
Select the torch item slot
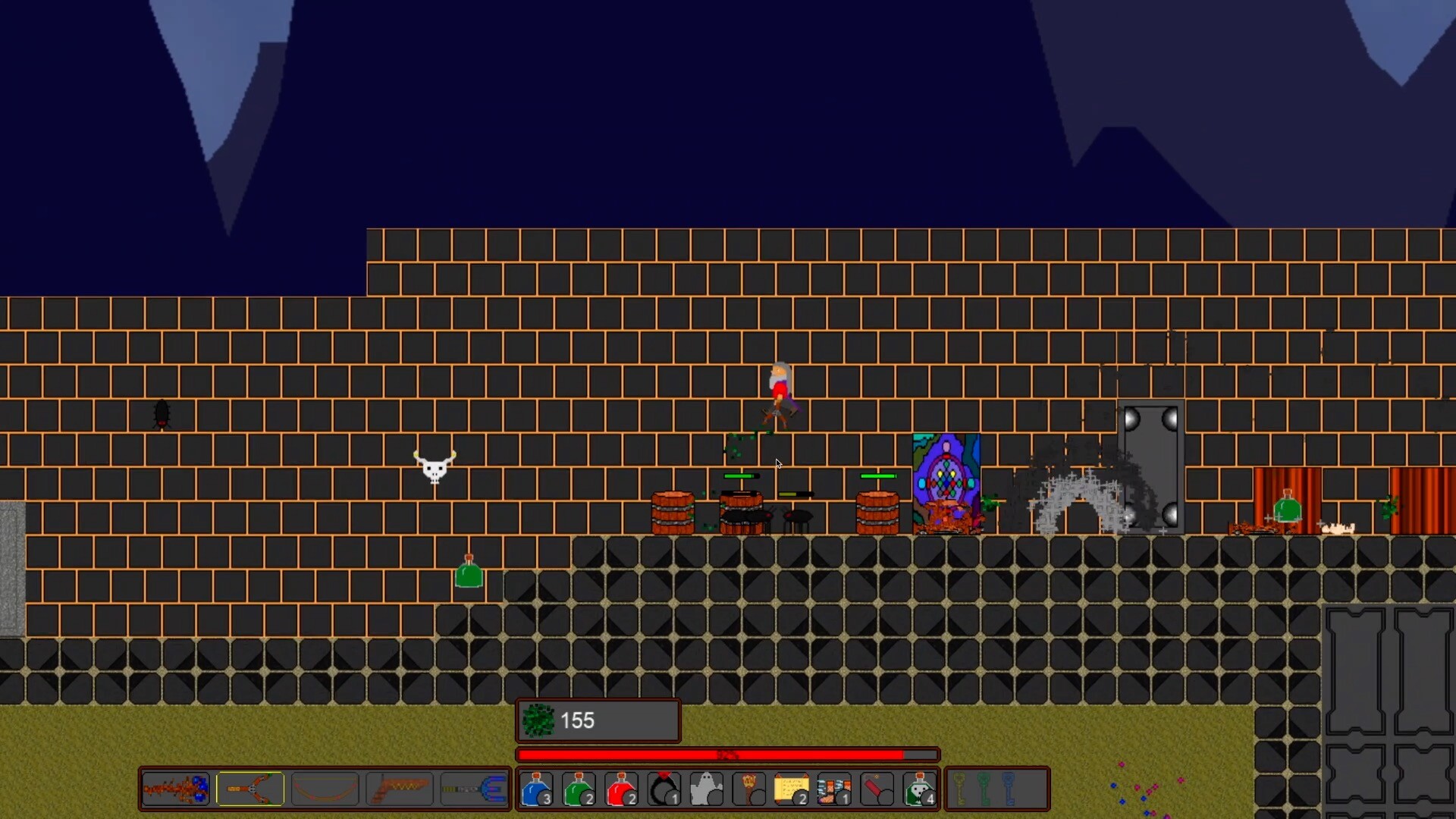(748, 789)
